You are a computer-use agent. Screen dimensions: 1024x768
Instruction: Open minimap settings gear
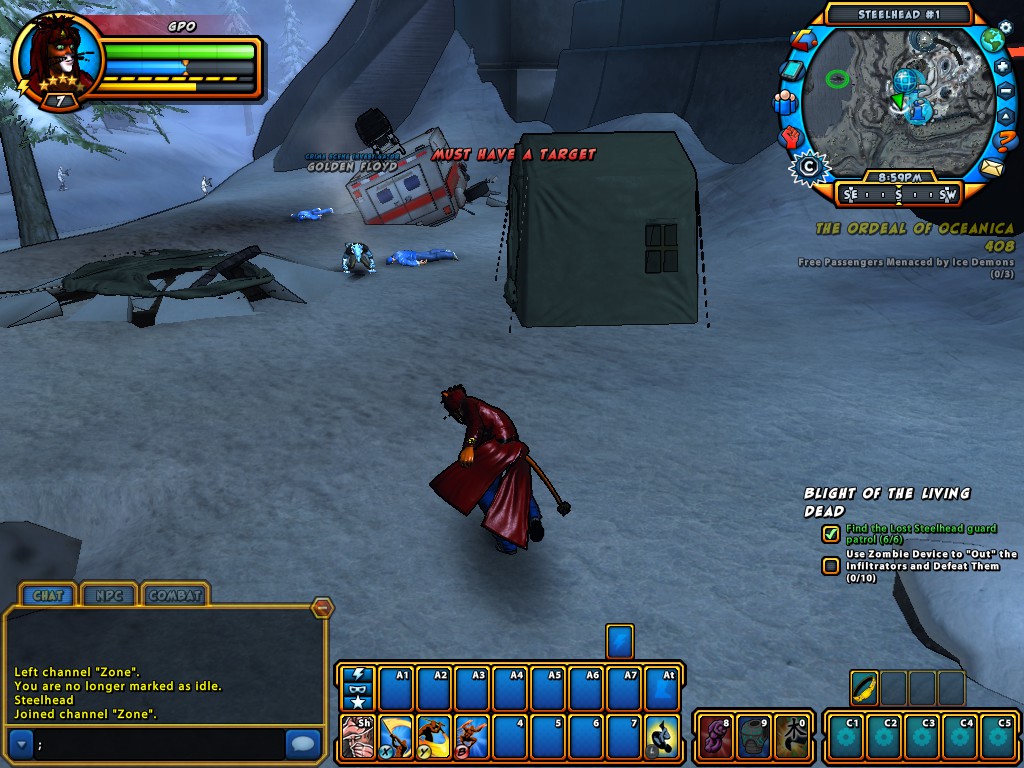pyautogui.click(x=1005, y=27)
